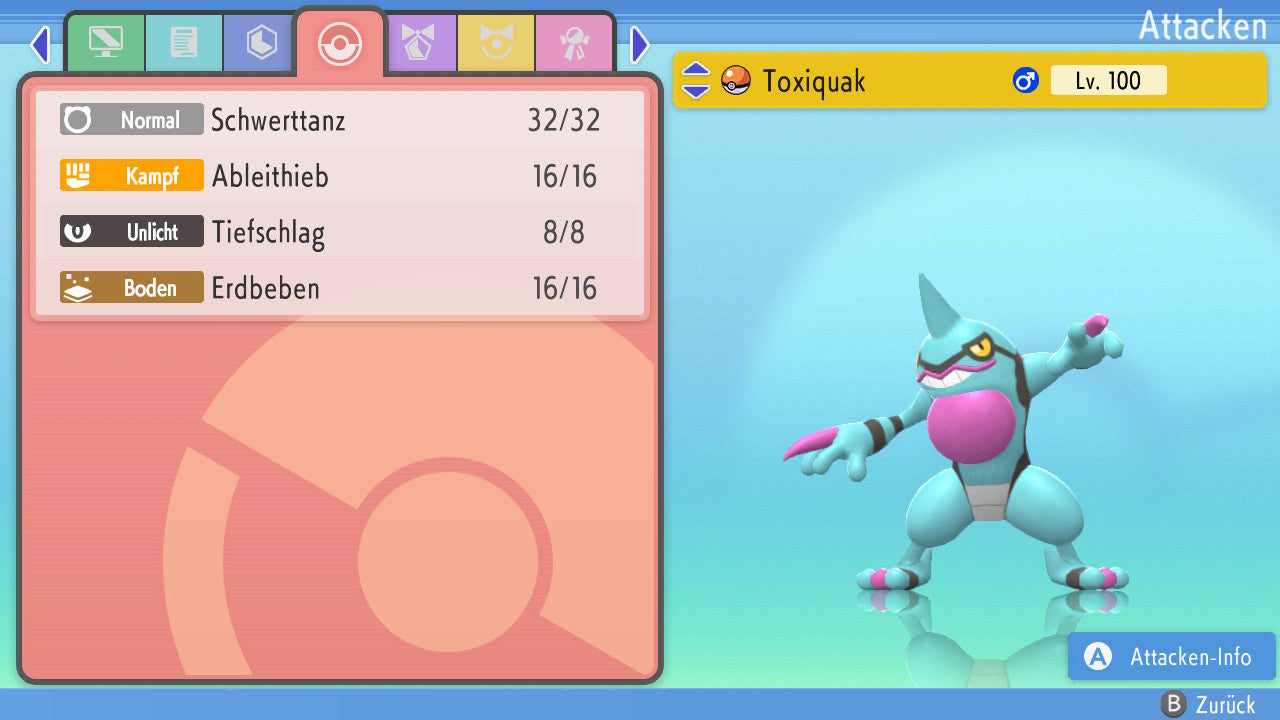Open the pink ribbon tab

pos(574,43)
